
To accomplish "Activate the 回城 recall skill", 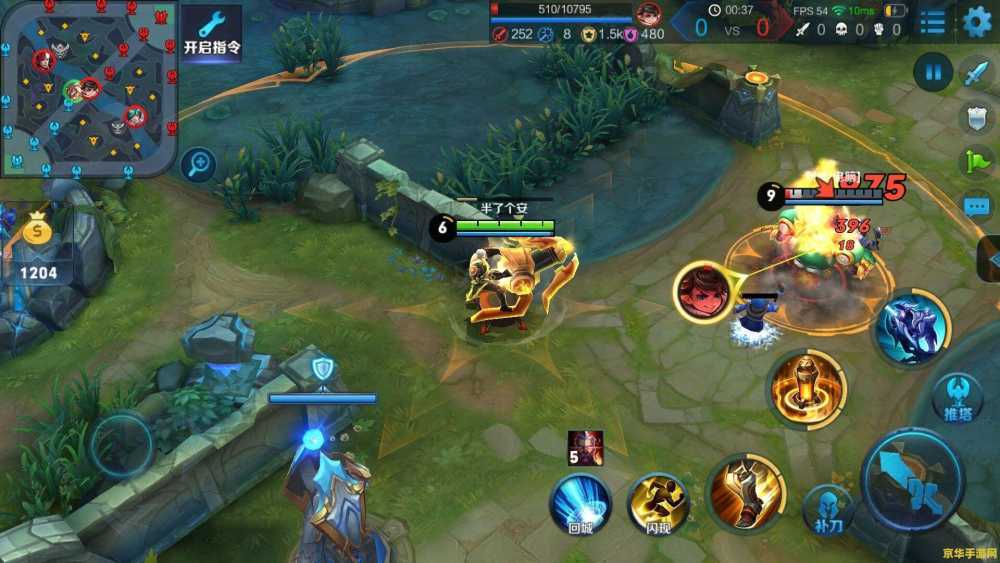I will [581, 502].
